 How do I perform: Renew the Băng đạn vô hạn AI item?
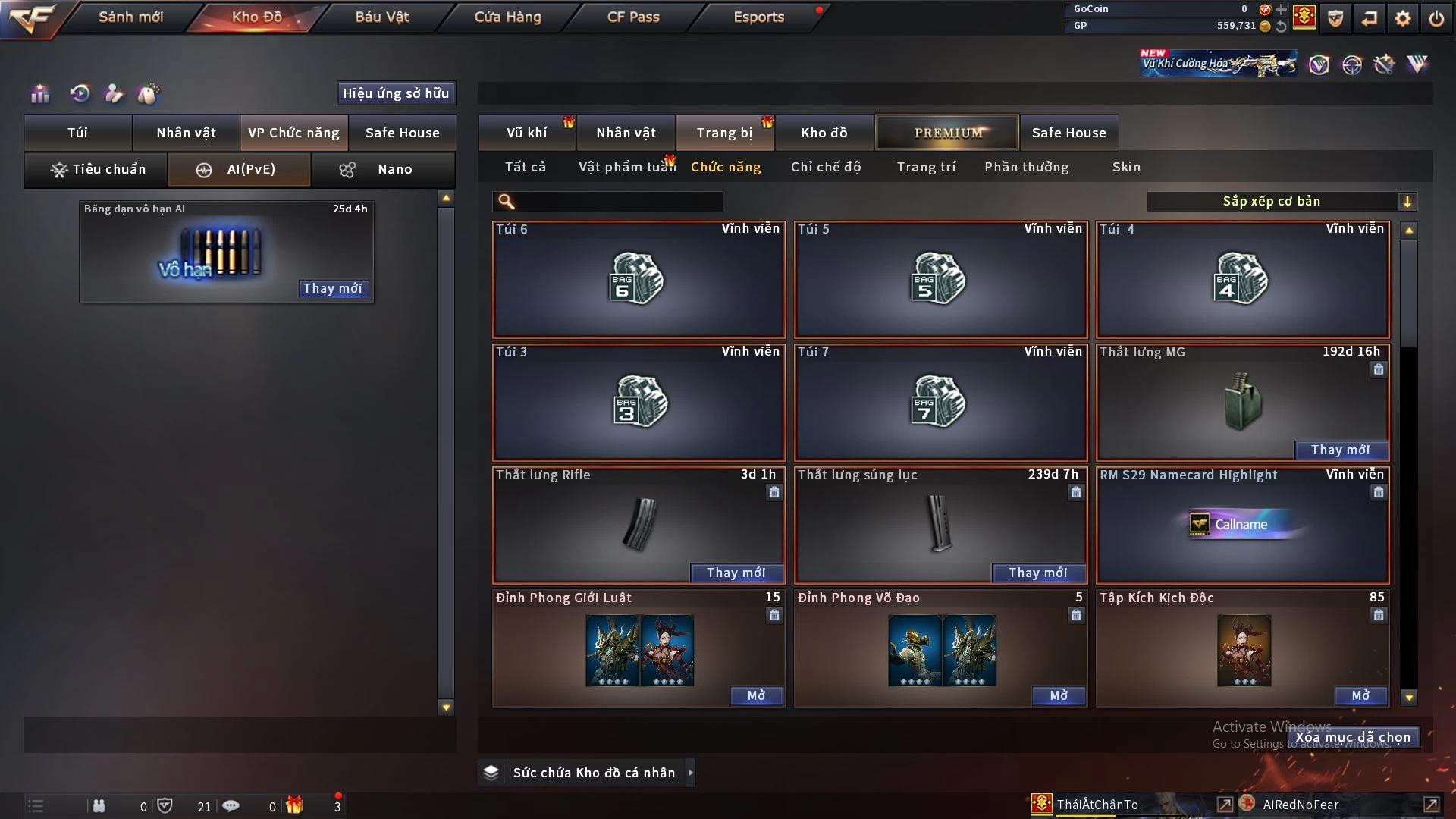[x=332, y=288]
